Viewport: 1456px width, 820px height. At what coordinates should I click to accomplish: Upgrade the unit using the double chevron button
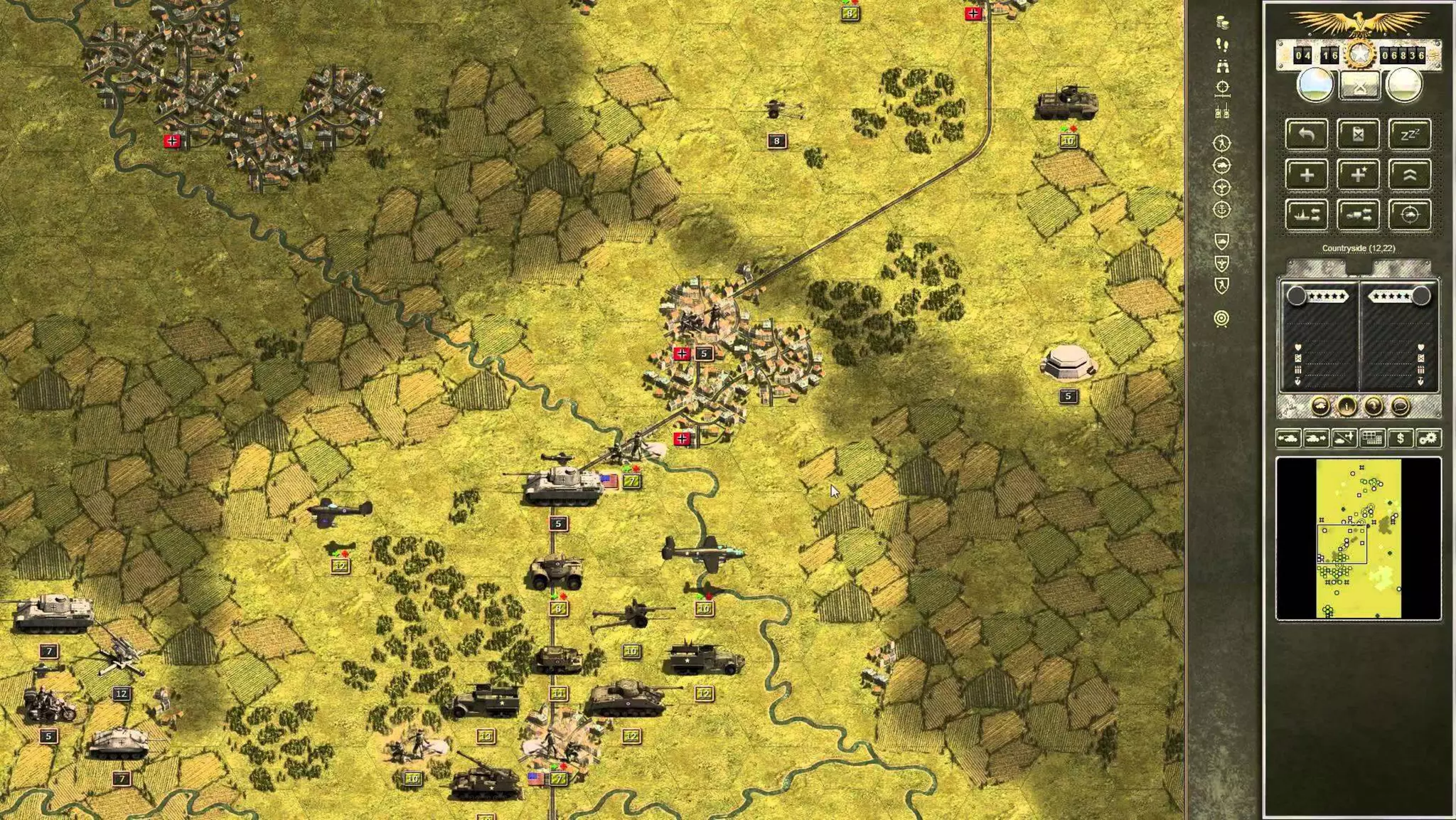tap(1409, 175)
